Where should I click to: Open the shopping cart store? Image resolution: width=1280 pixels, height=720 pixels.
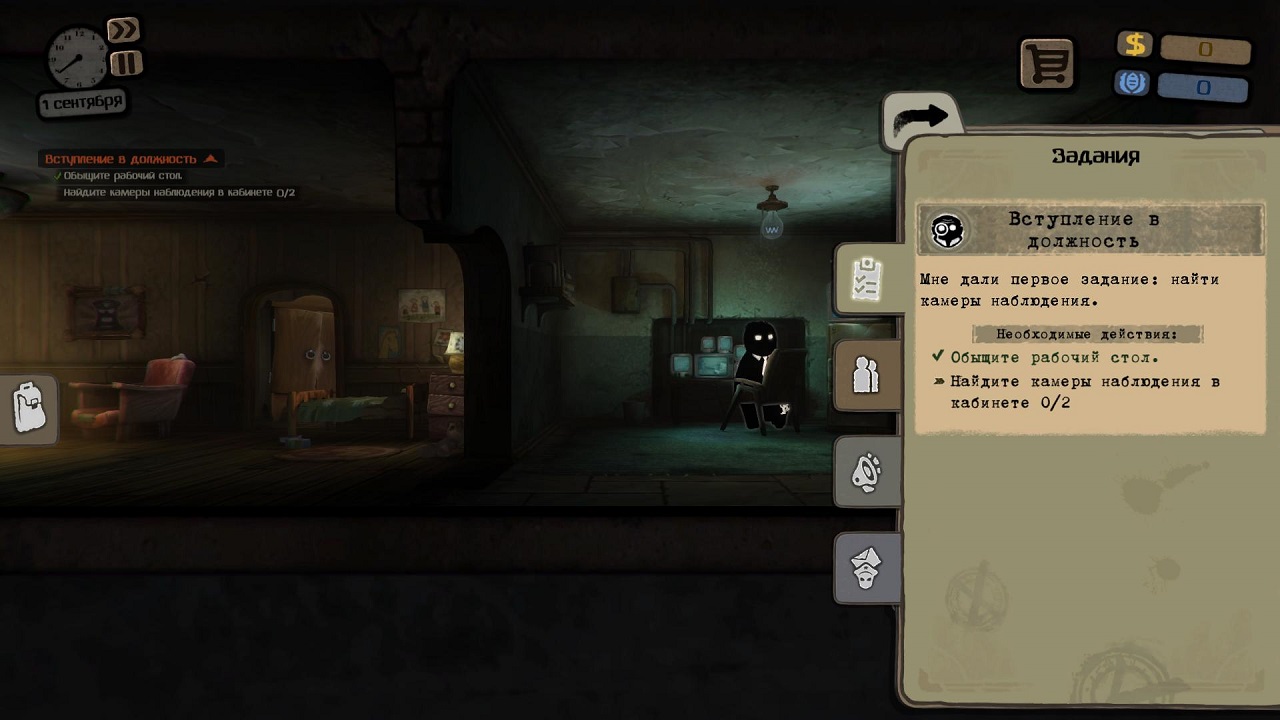coord(1046,64)
